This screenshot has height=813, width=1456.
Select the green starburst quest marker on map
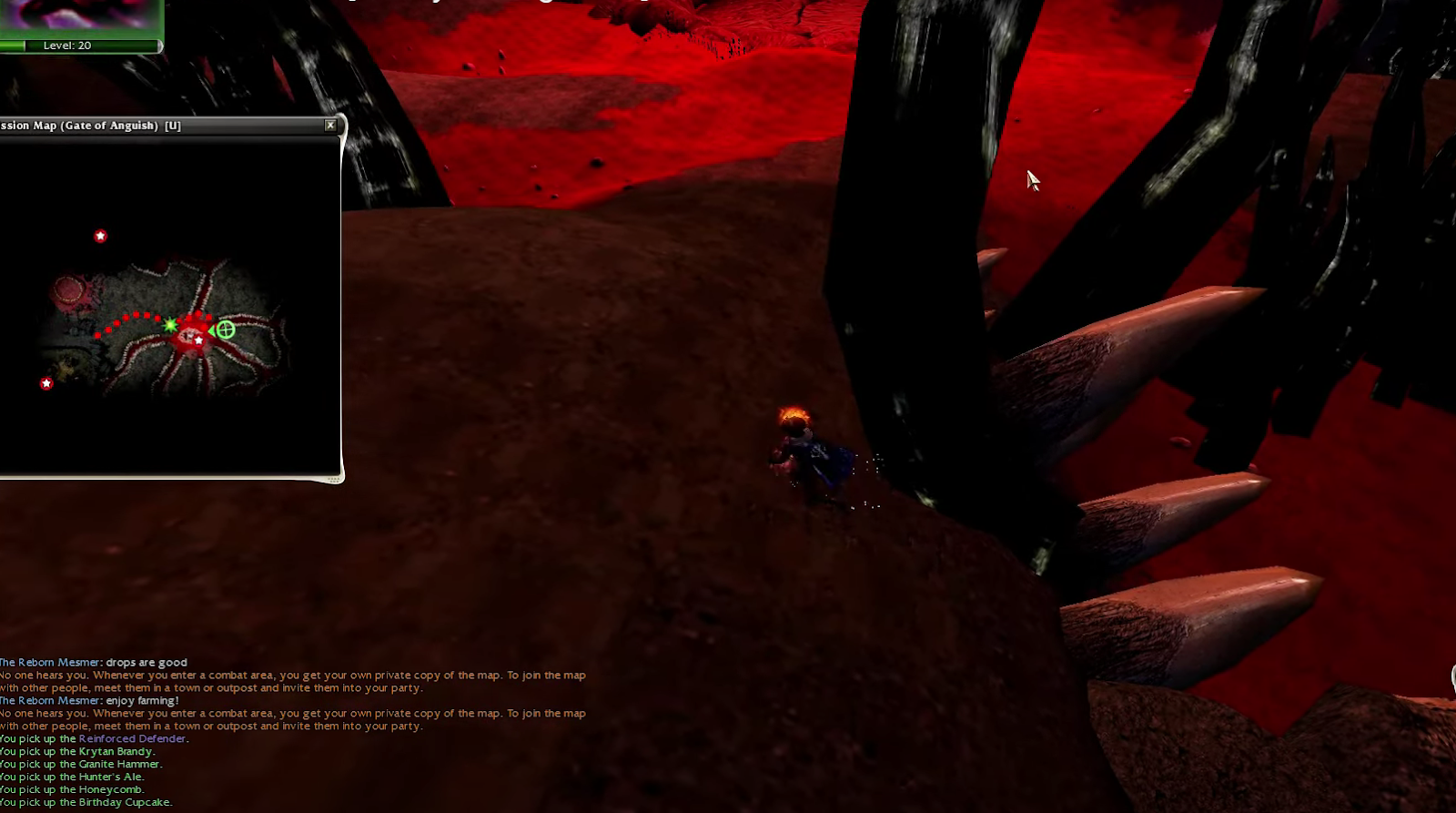tap(169, 323)
